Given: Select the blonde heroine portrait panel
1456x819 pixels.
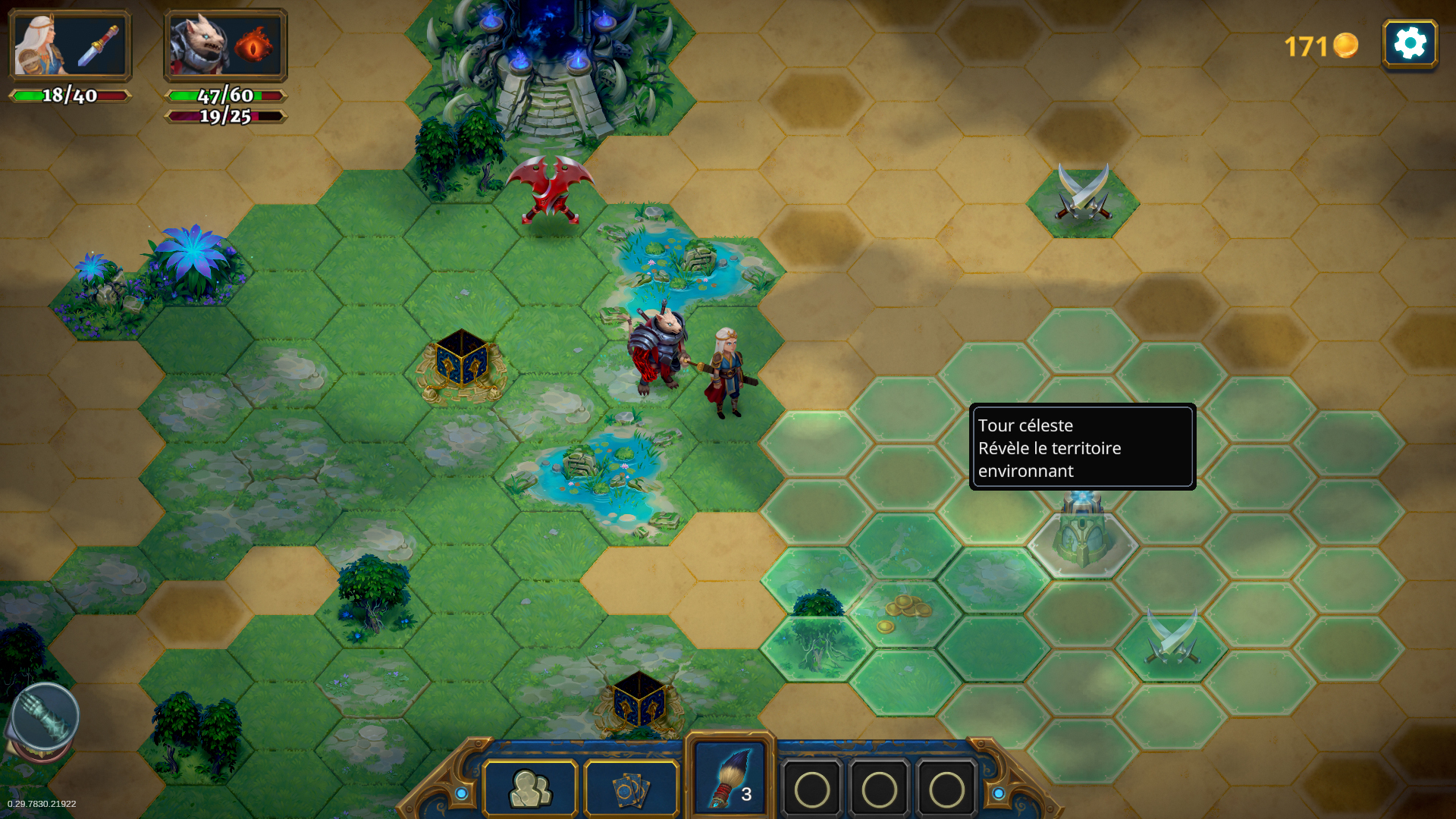Looking at the screenshot, I should click(x=70, y=46).
